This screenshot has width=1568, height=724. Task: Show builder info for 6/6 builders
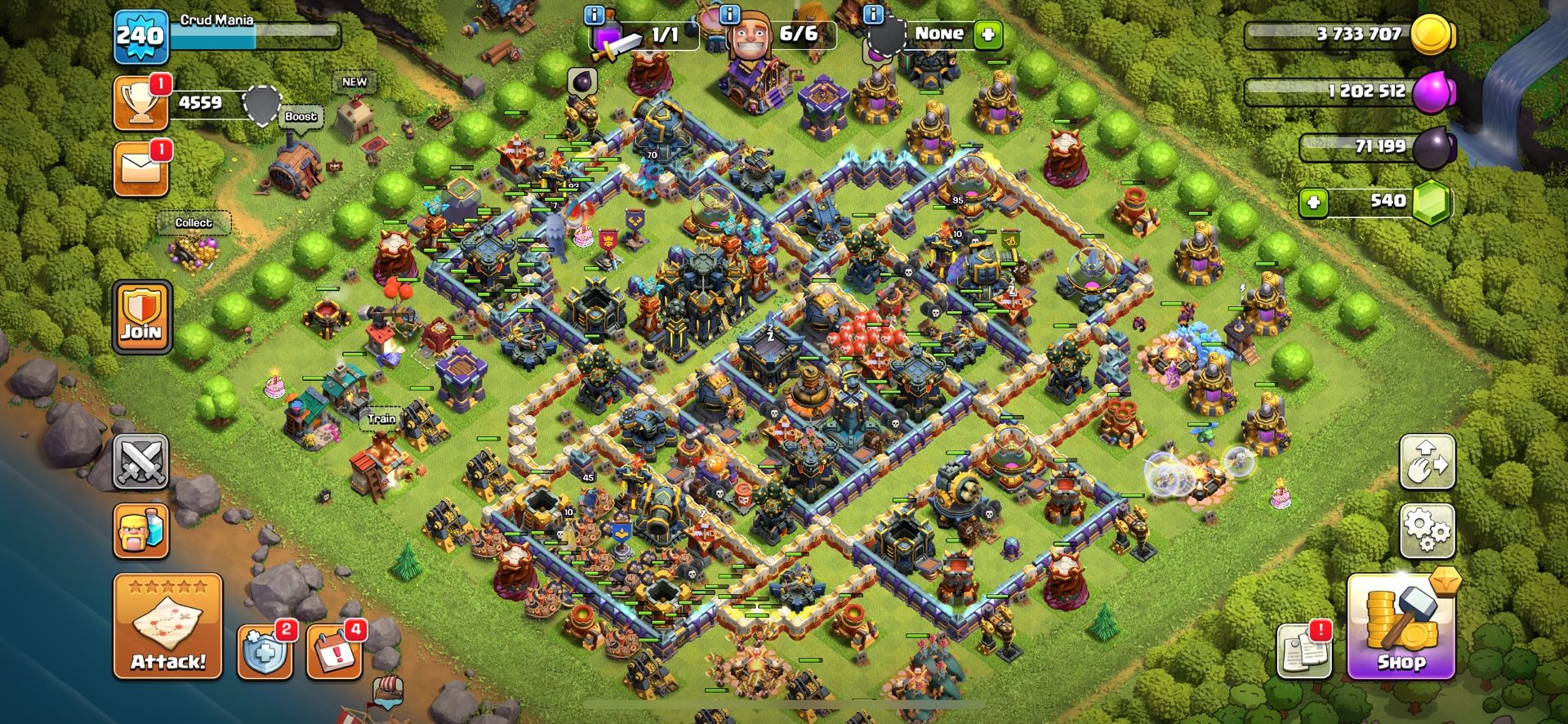[x=729, y=15]
